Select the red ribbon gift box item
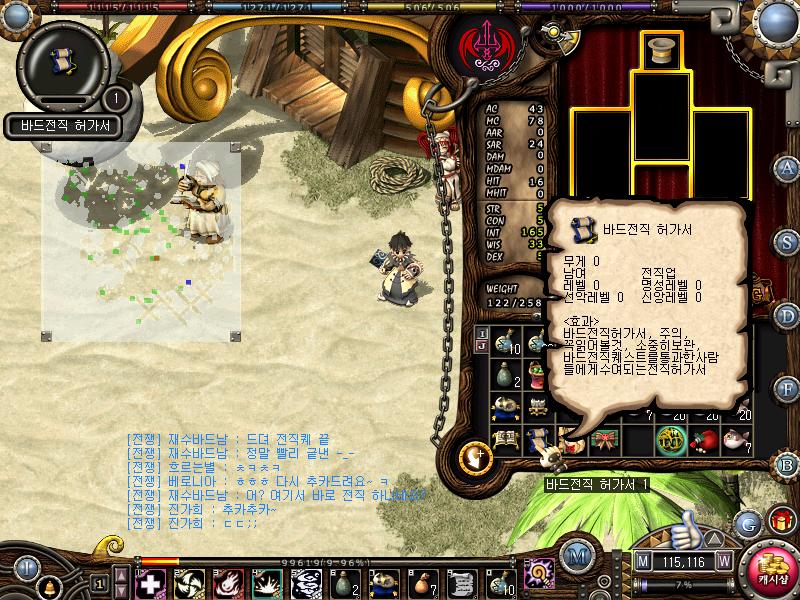Screen dimensions: 800x600 coord(603,439)
